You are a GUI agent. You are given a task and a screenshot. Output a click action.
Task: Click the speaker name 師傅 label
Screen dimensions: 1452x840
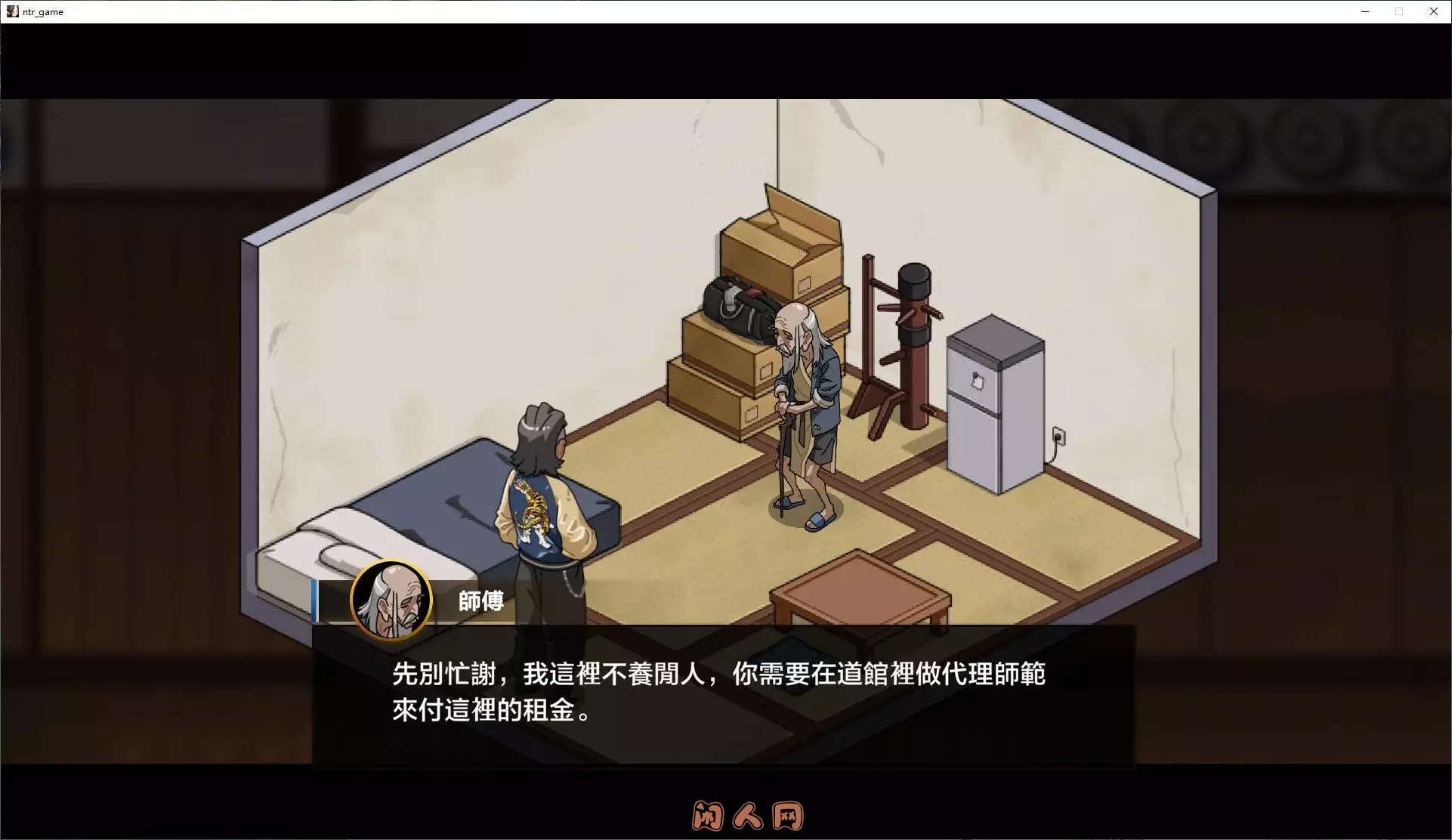[x=481, y=601]
